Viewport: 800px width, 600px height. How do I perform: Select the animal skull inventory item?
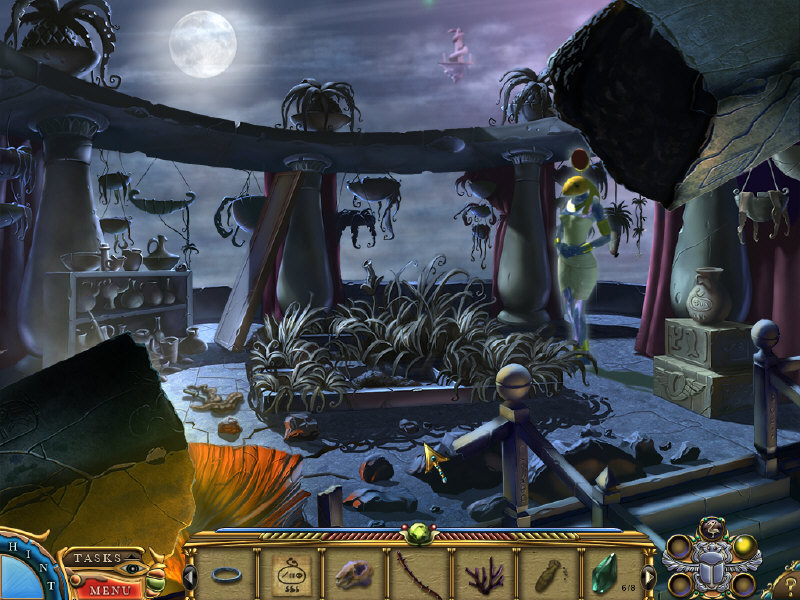[x=354, y=576]
